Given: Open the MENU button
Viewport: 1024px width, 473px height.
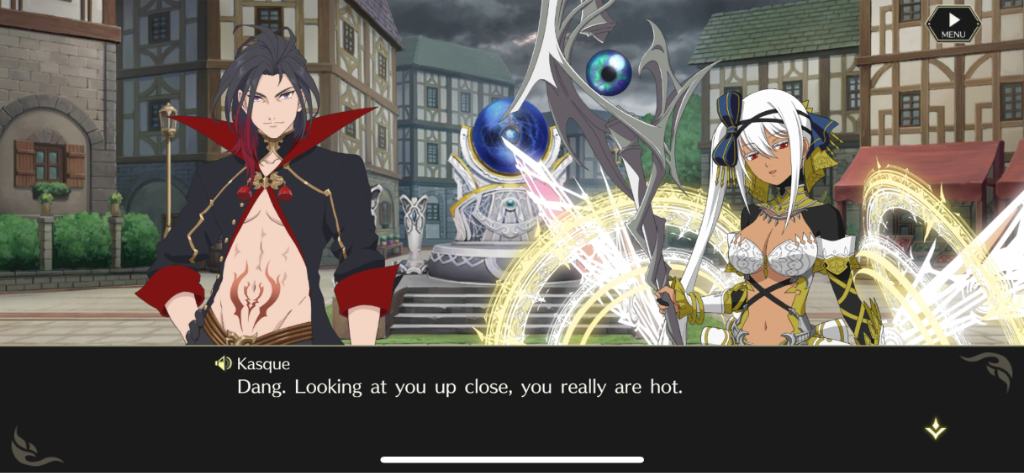Looking at the screenshot, I should 952,24.
